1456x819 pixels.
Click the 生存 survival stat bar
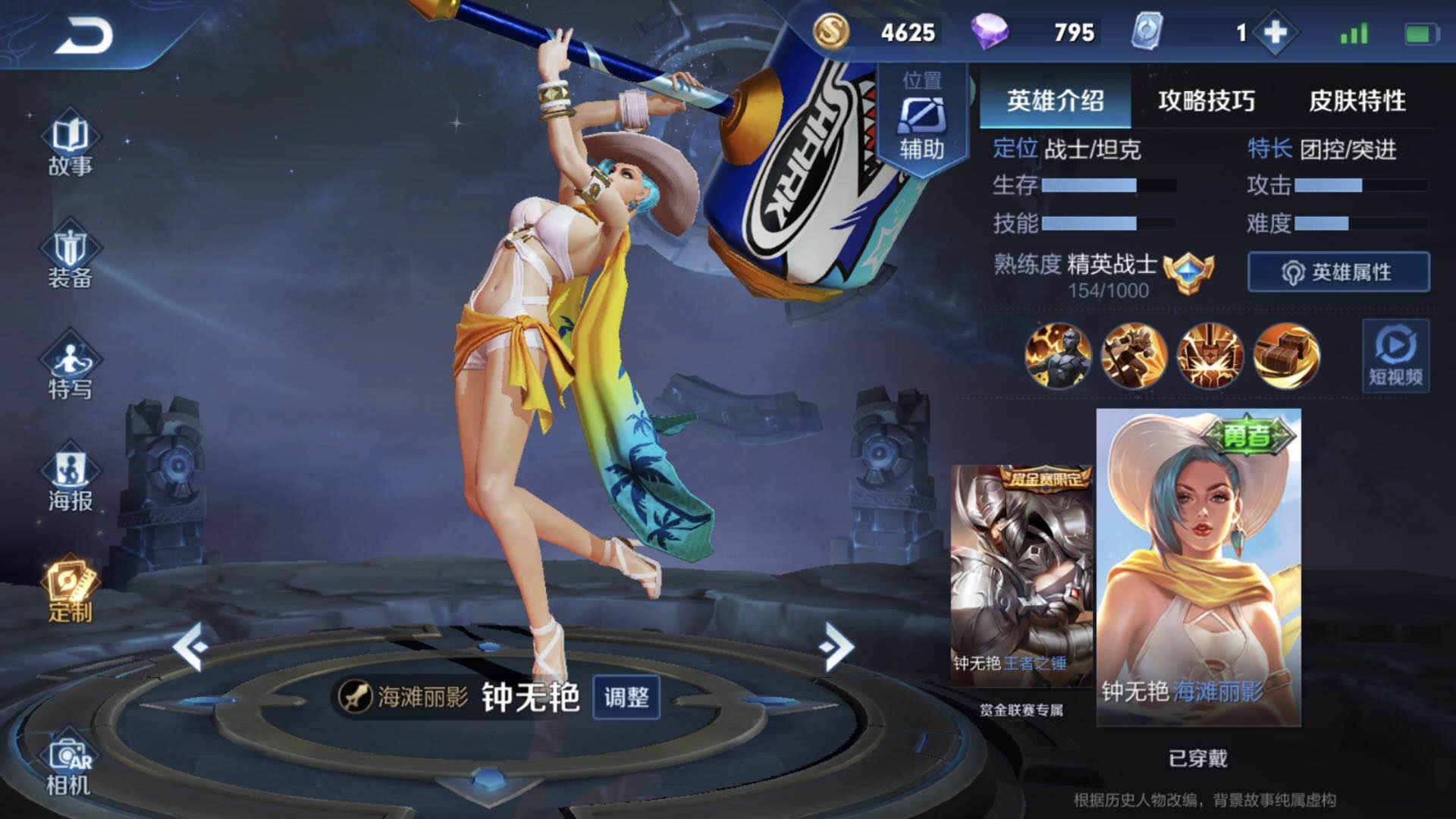tap(1096, 187)
